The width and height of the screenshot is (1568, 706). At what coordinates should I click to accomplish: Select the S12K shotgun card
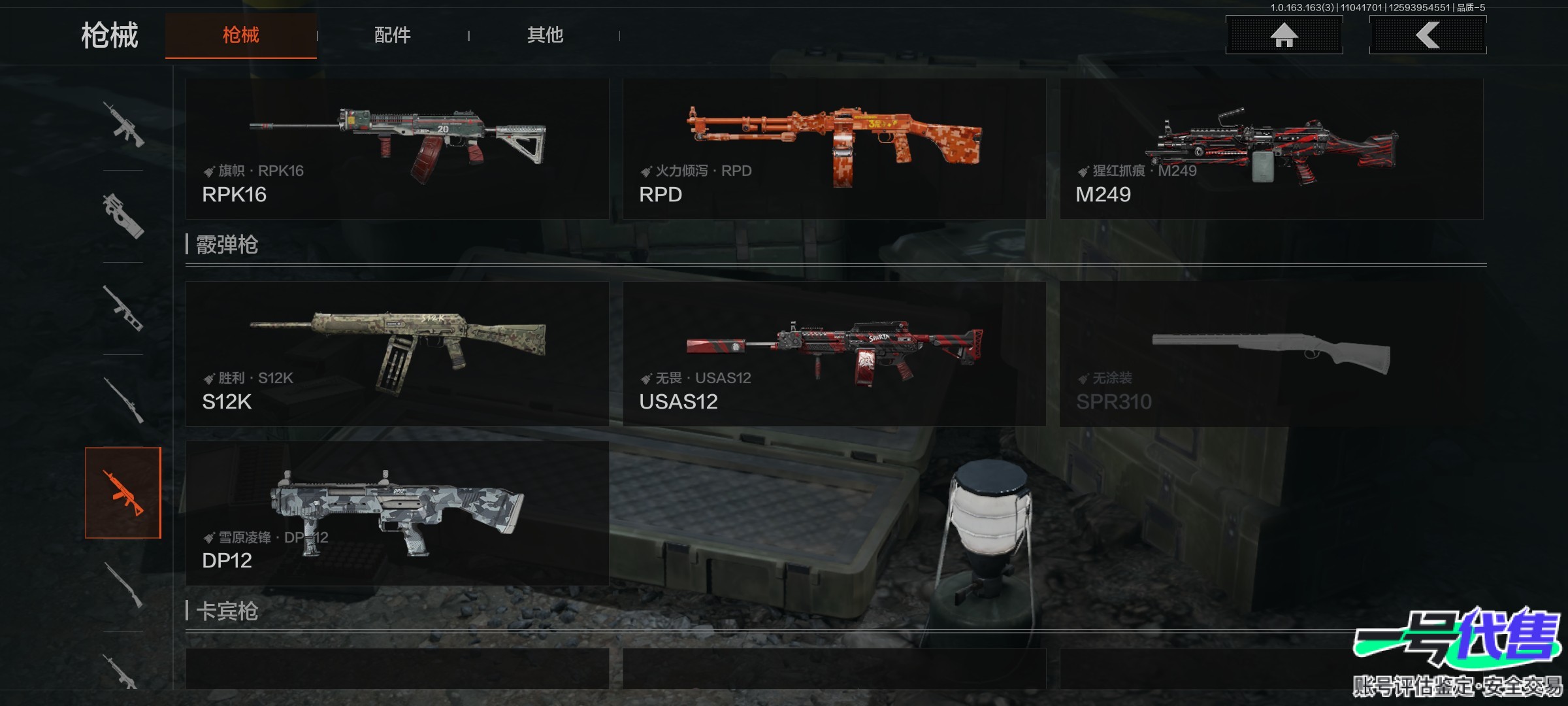tap(397, 354)
